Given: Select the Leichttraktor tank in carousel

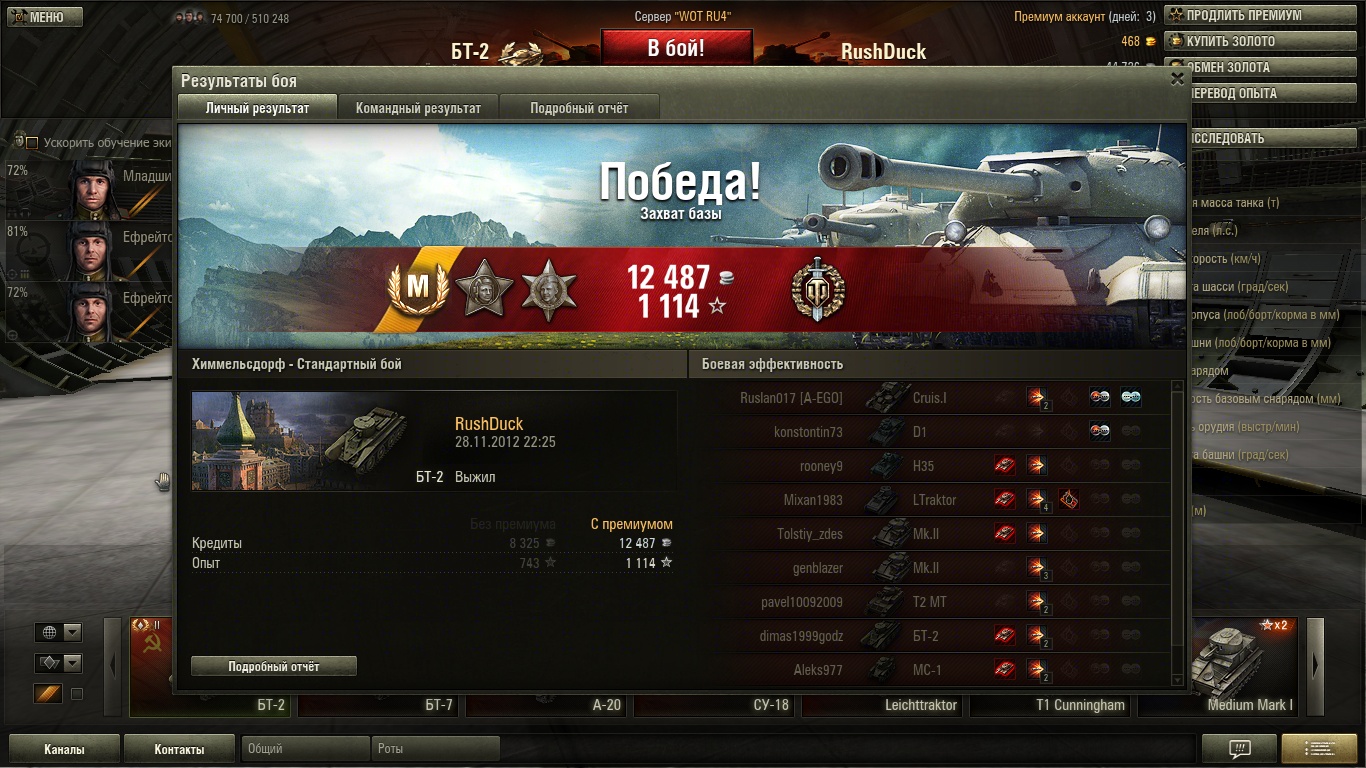Looking at the screenshot, I should tap(921, 705).
